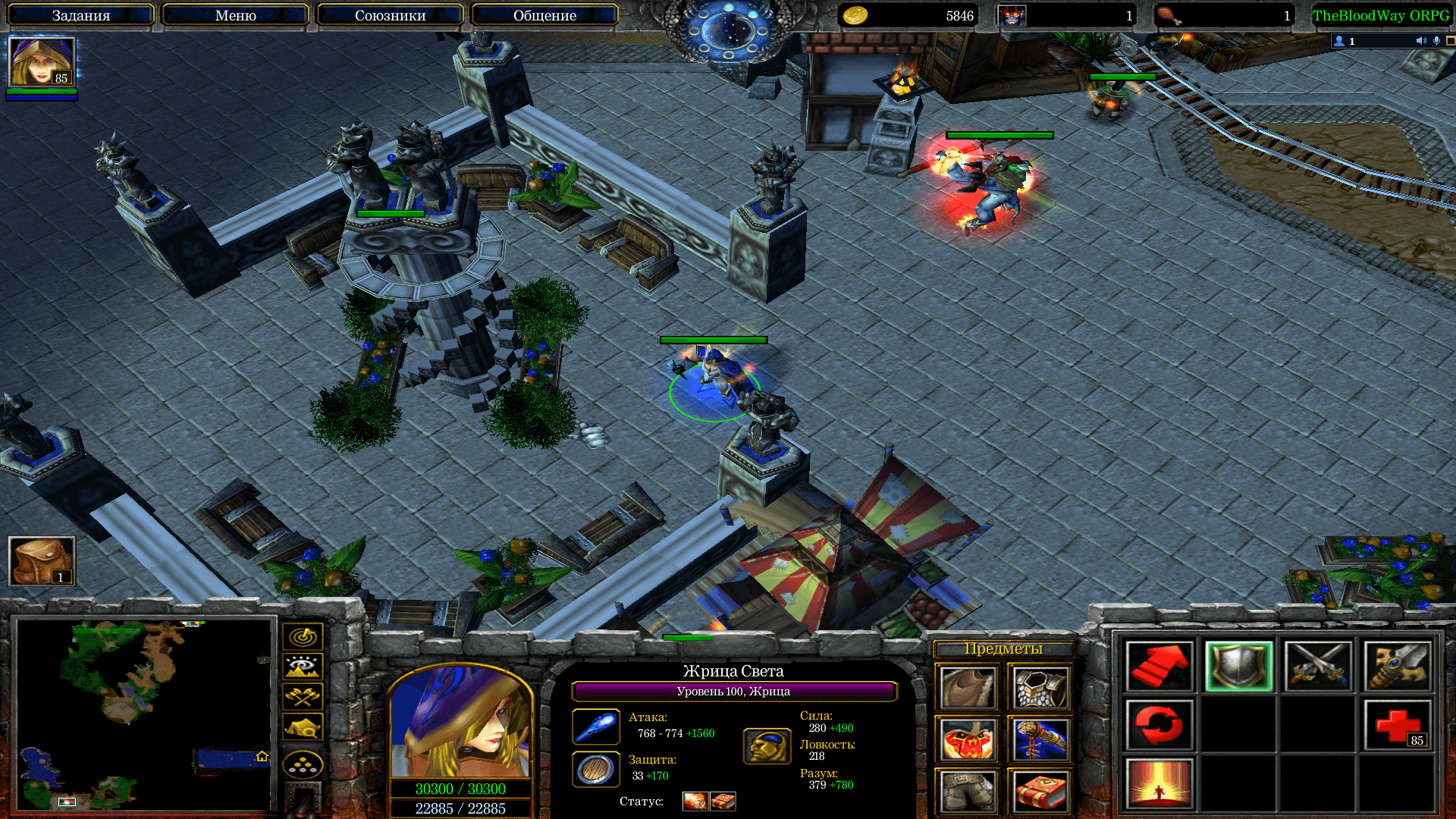Select the fur cloak inventory item

pos(968,689)
